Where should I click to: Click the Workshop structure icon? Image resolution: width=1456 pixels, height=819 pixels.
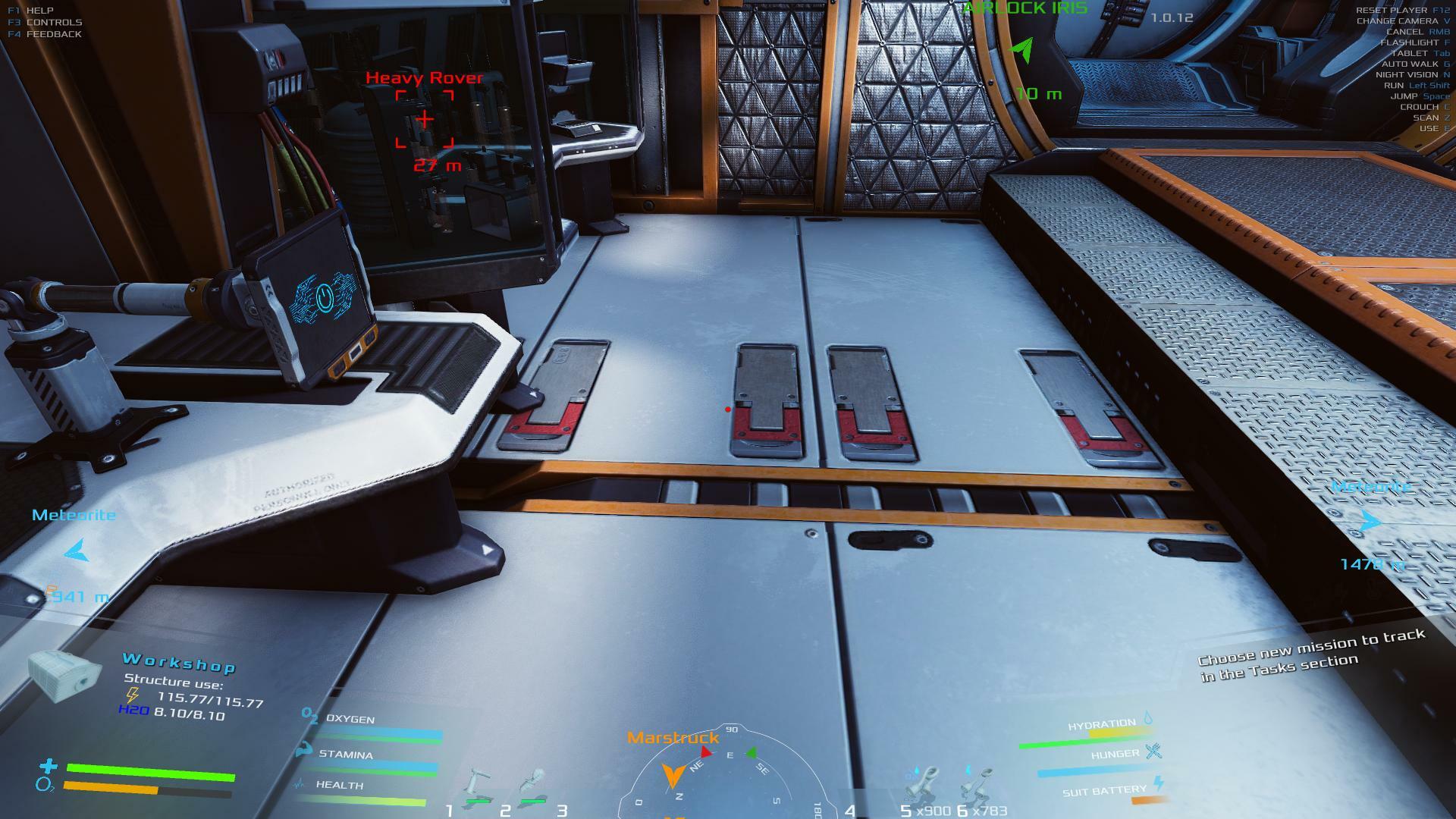tap(64, 675)
